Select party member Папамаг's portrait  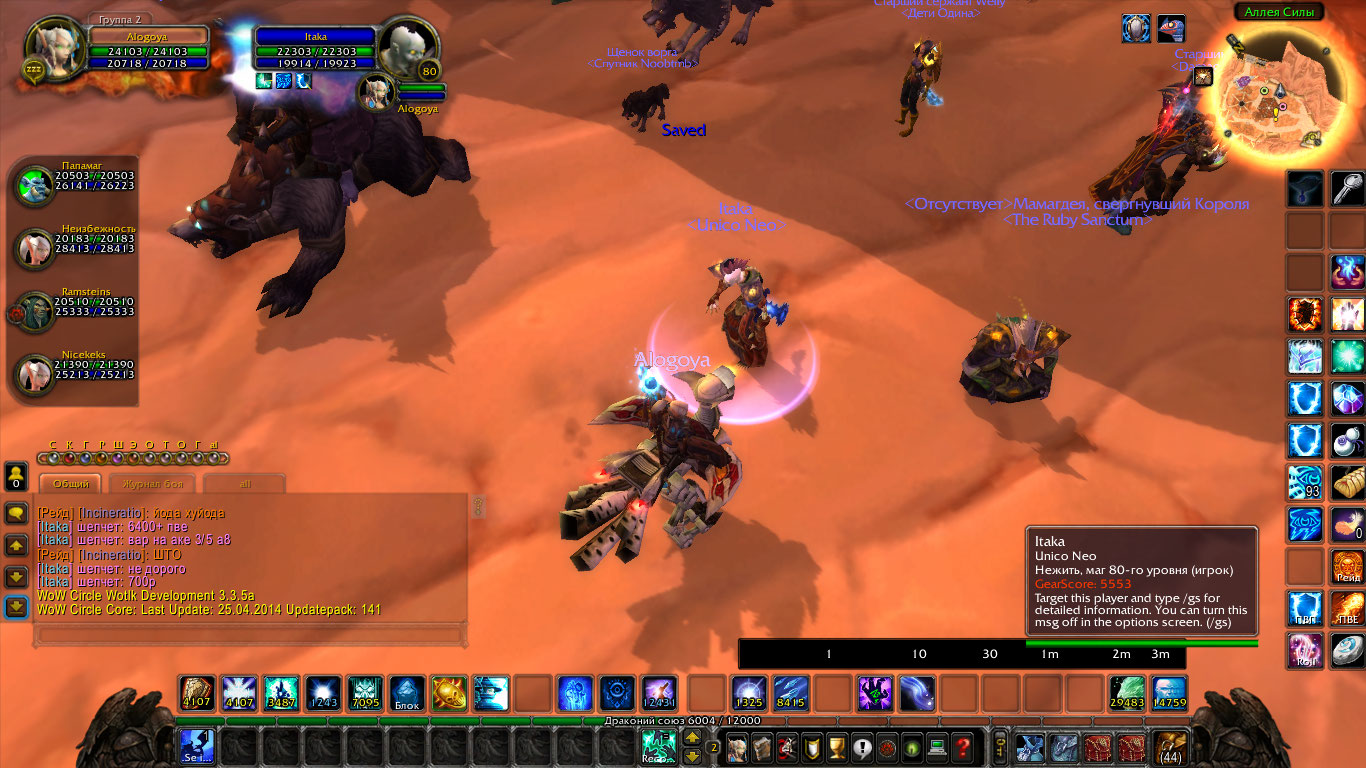(x=35, y=186)
